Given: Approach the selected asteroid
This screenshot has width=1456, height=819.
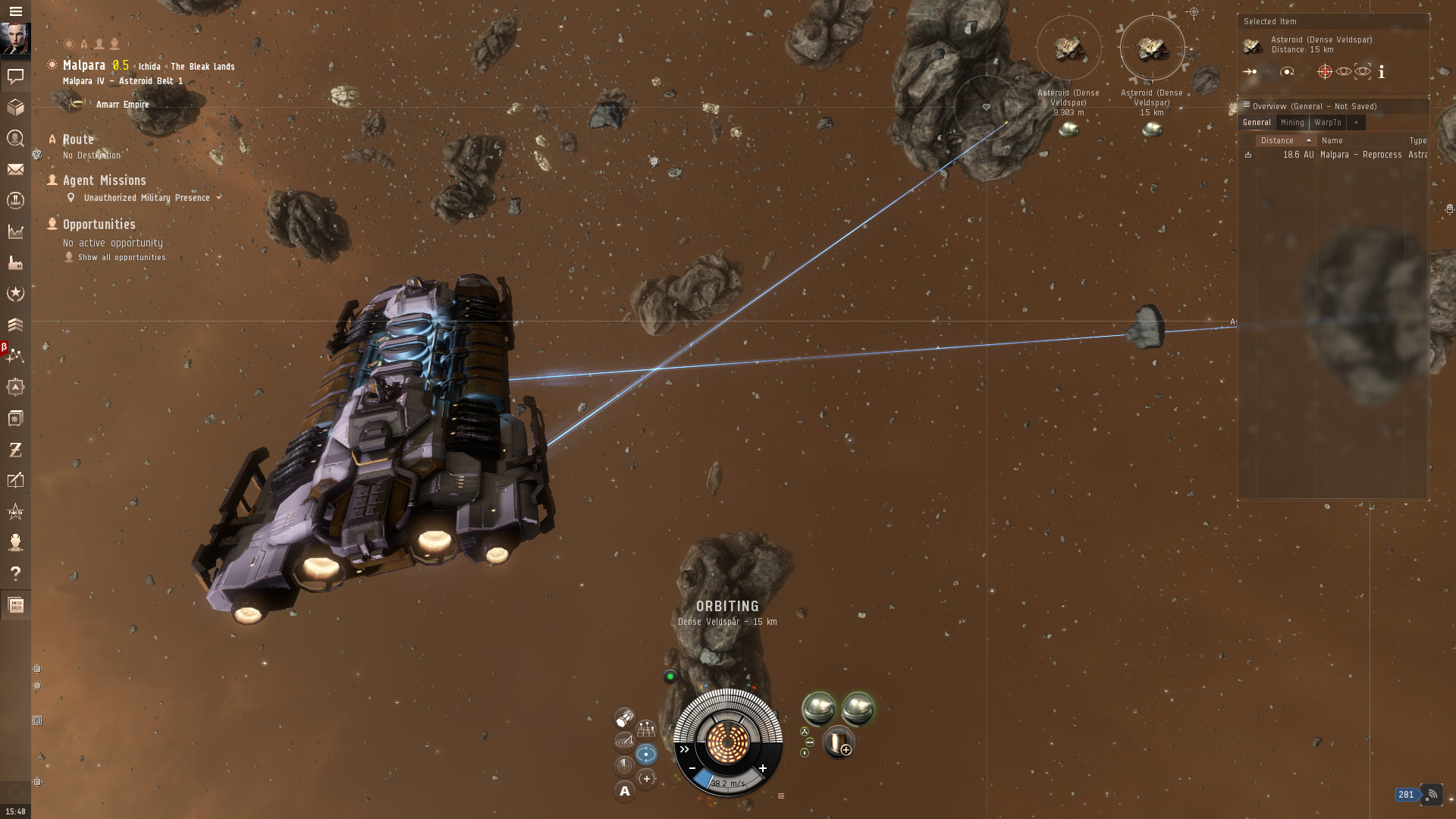Looking at the screenshot, I should click(1249, 71).
